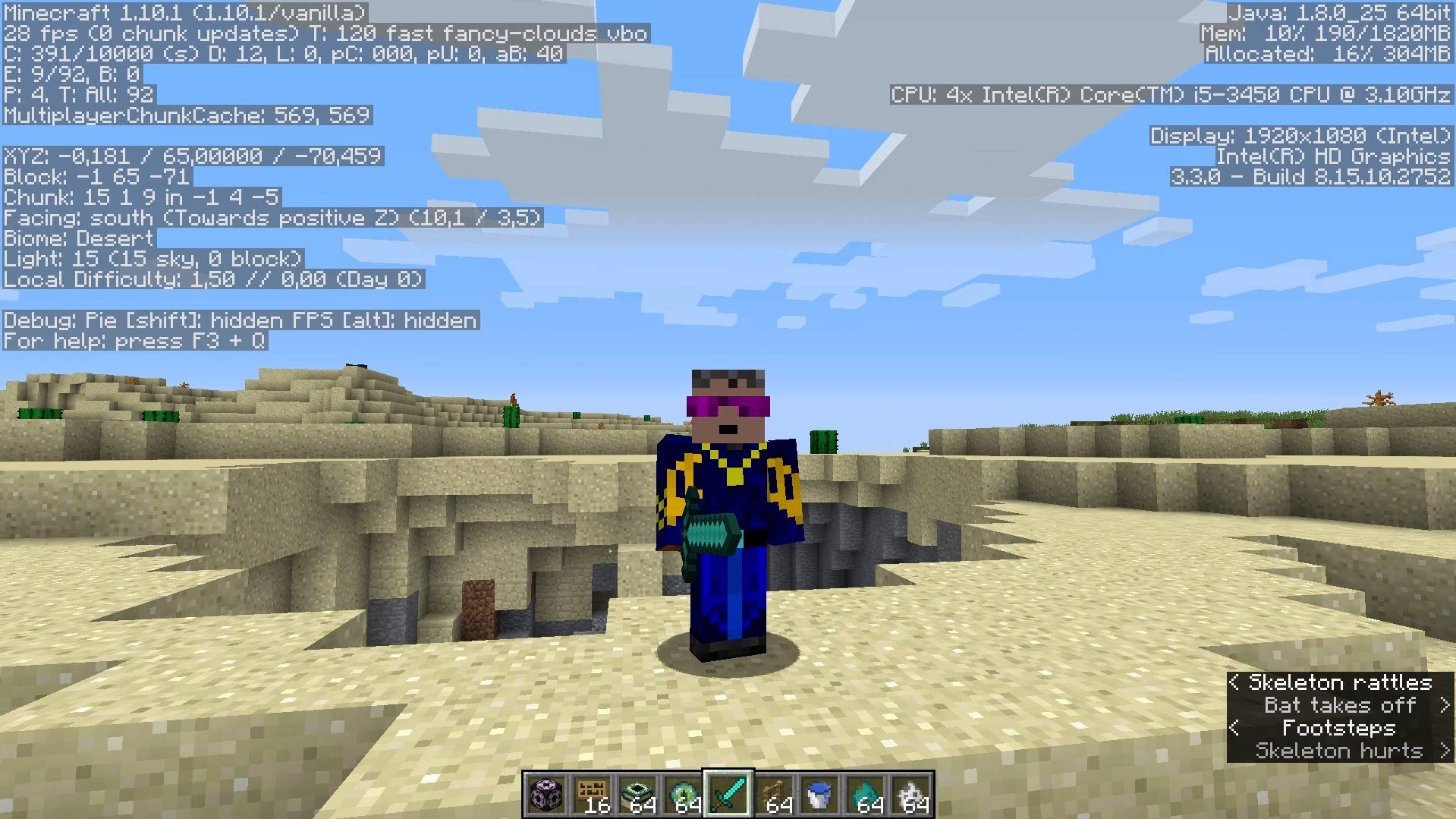Switch to the wooden fence gate stack
This screenshot has width=1456, height=819.
pos(774,794)
